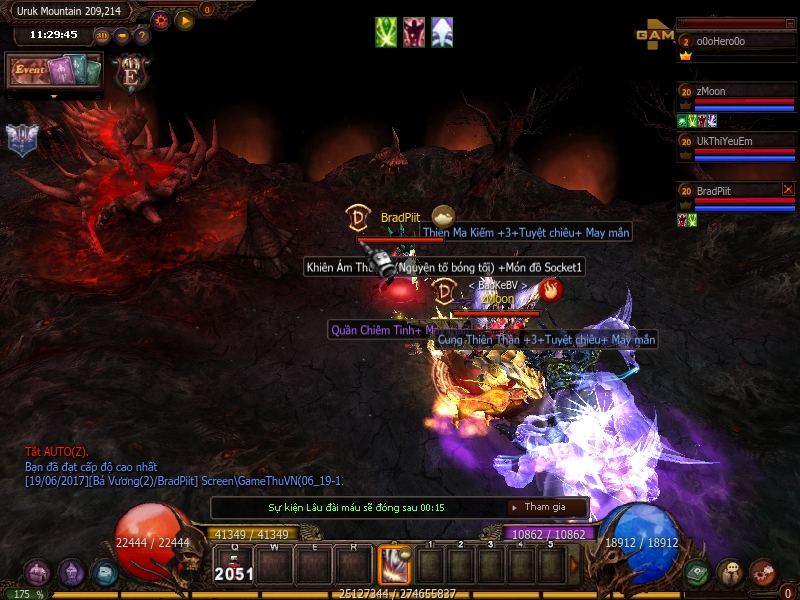Open the Event cards panel
The height and width of the screenshot is (600, 800).
tap(55, 70)
